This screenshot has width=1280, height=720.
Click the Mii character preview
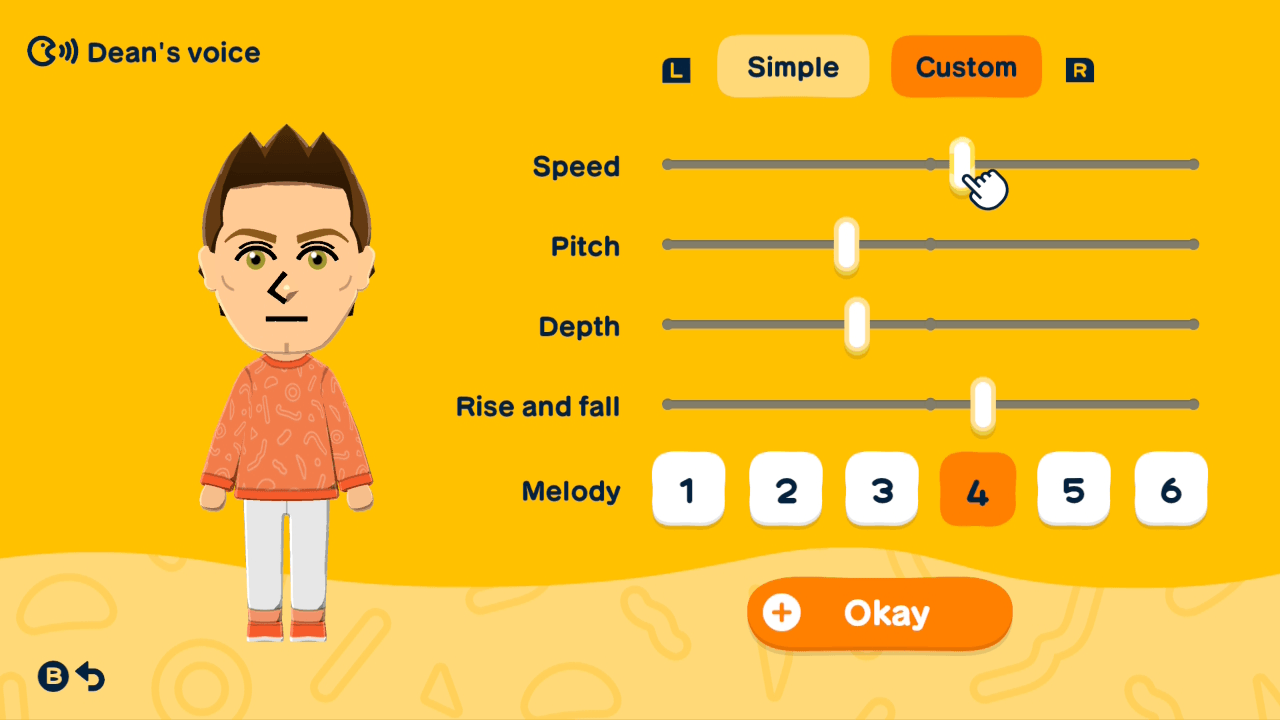point(284,300)
